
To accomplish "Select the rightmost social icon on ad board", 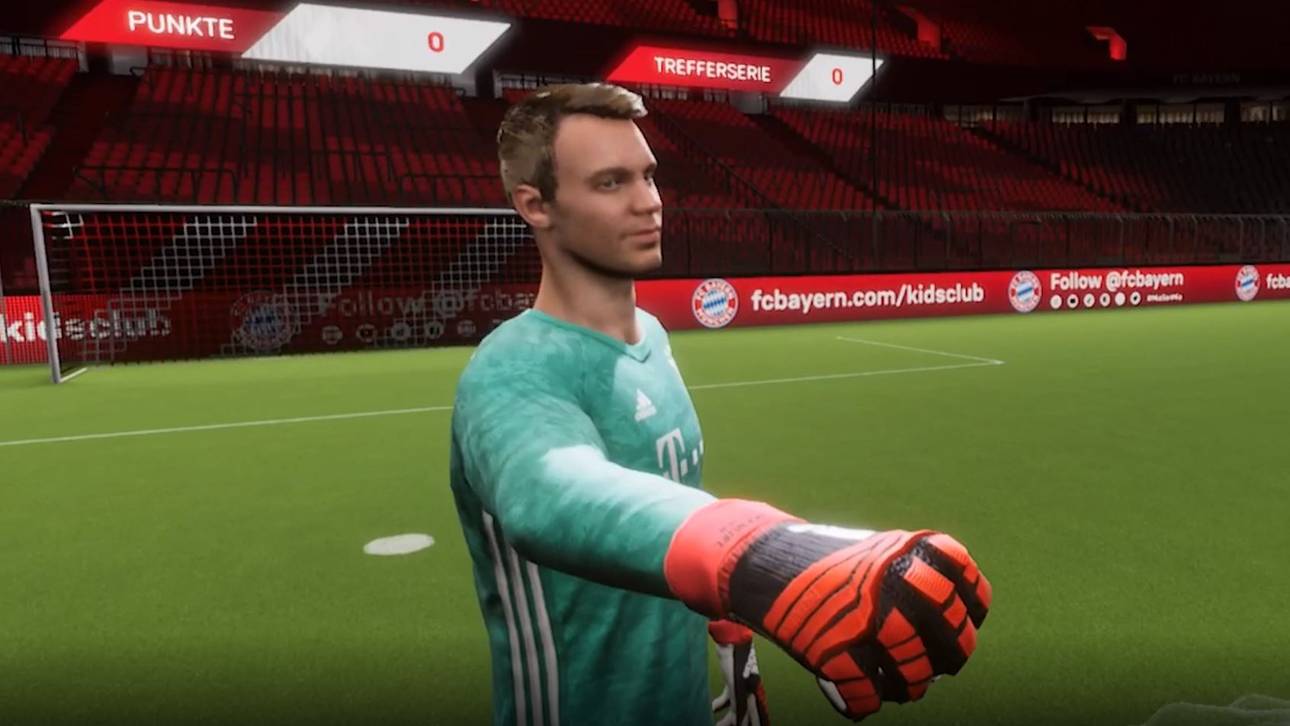I will point(1136,298).
